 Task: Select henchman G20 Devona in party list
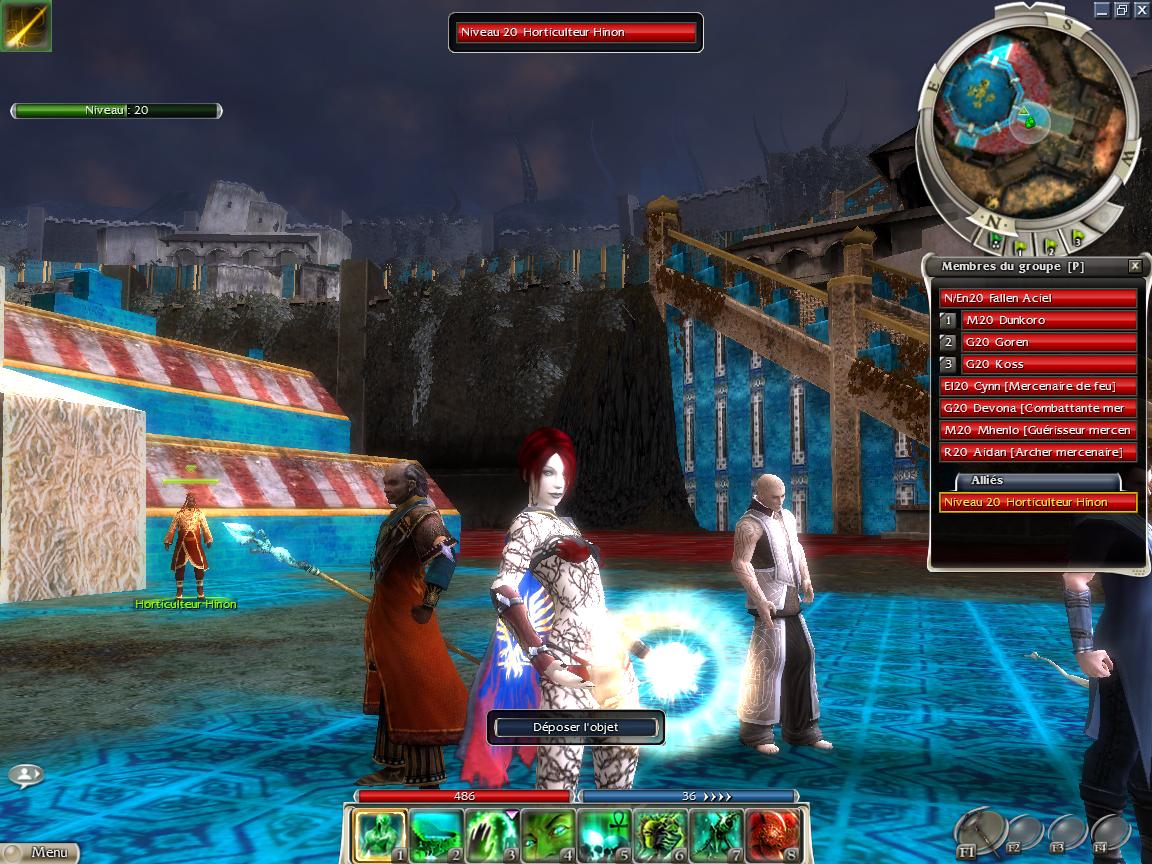click(1038, 408)
